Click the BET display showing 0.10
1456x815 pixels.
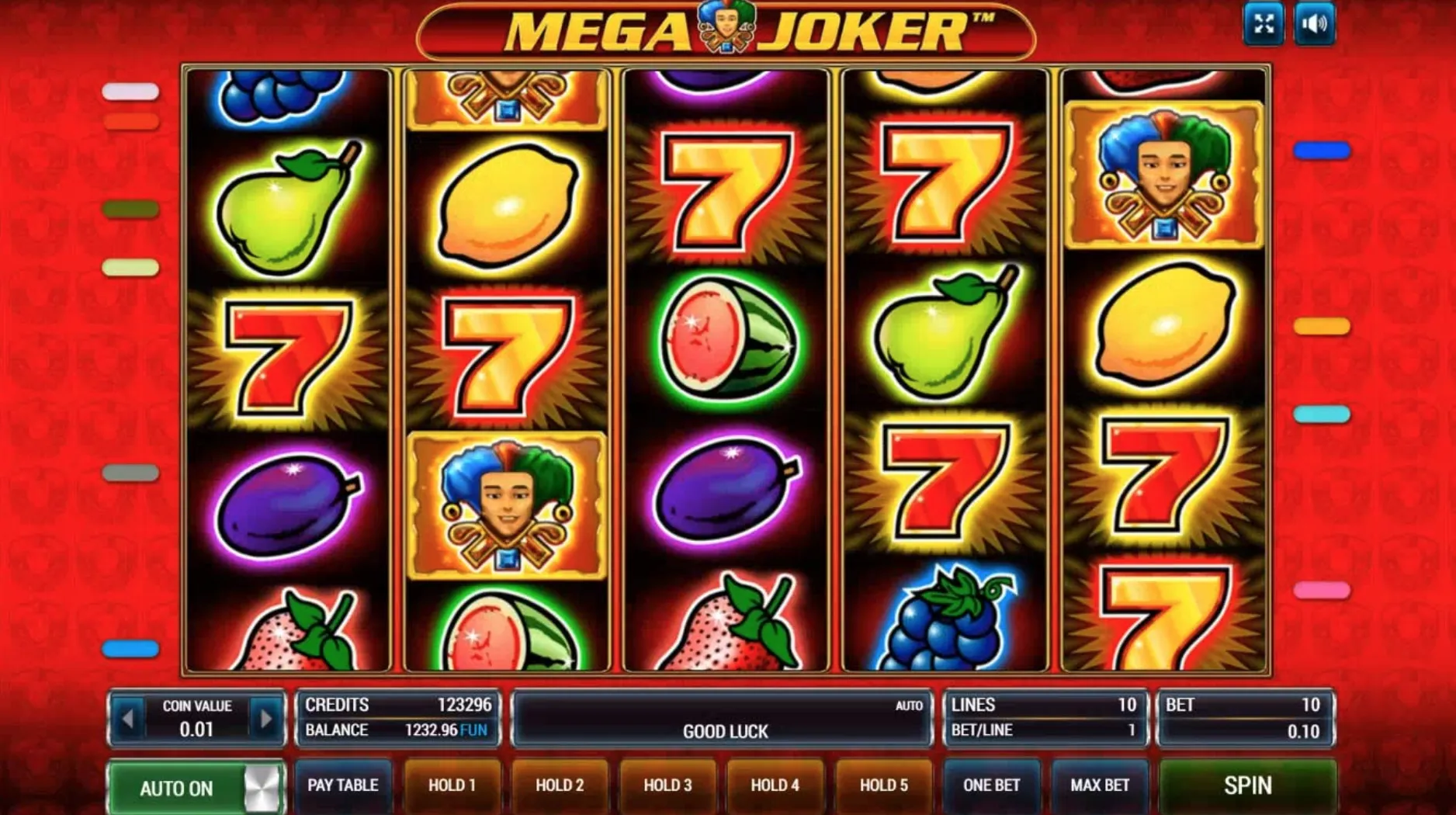click(1245, 730)
